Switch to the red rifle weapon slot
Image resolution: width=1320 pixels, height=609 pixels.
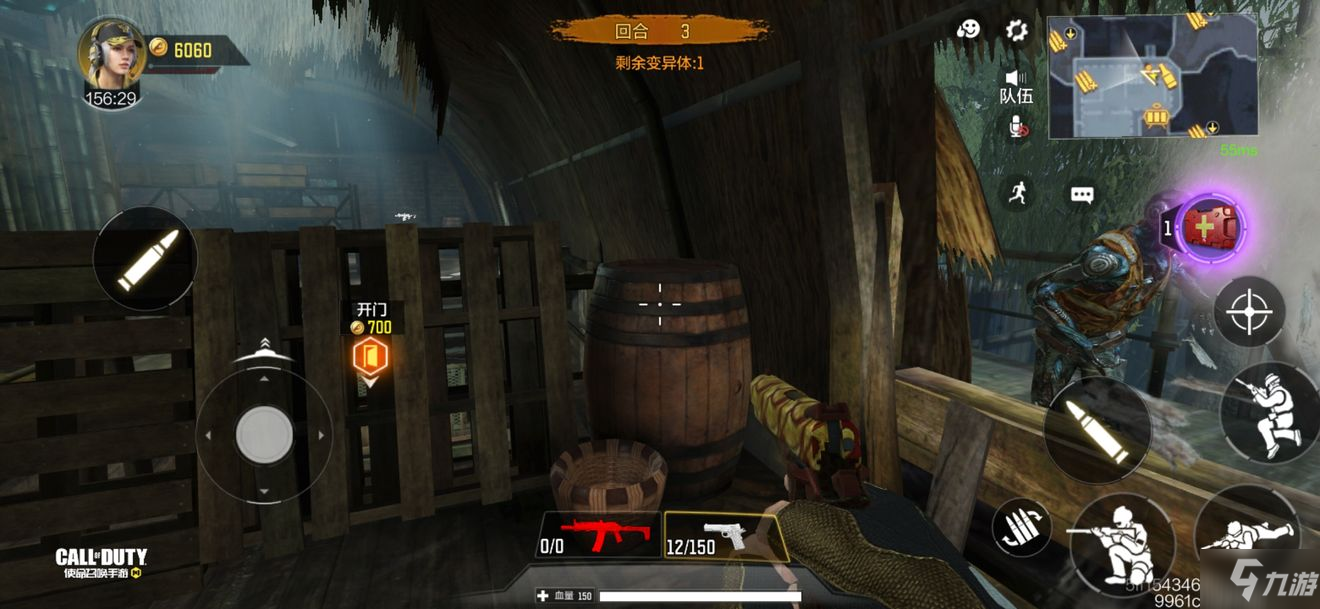(600, 535)
